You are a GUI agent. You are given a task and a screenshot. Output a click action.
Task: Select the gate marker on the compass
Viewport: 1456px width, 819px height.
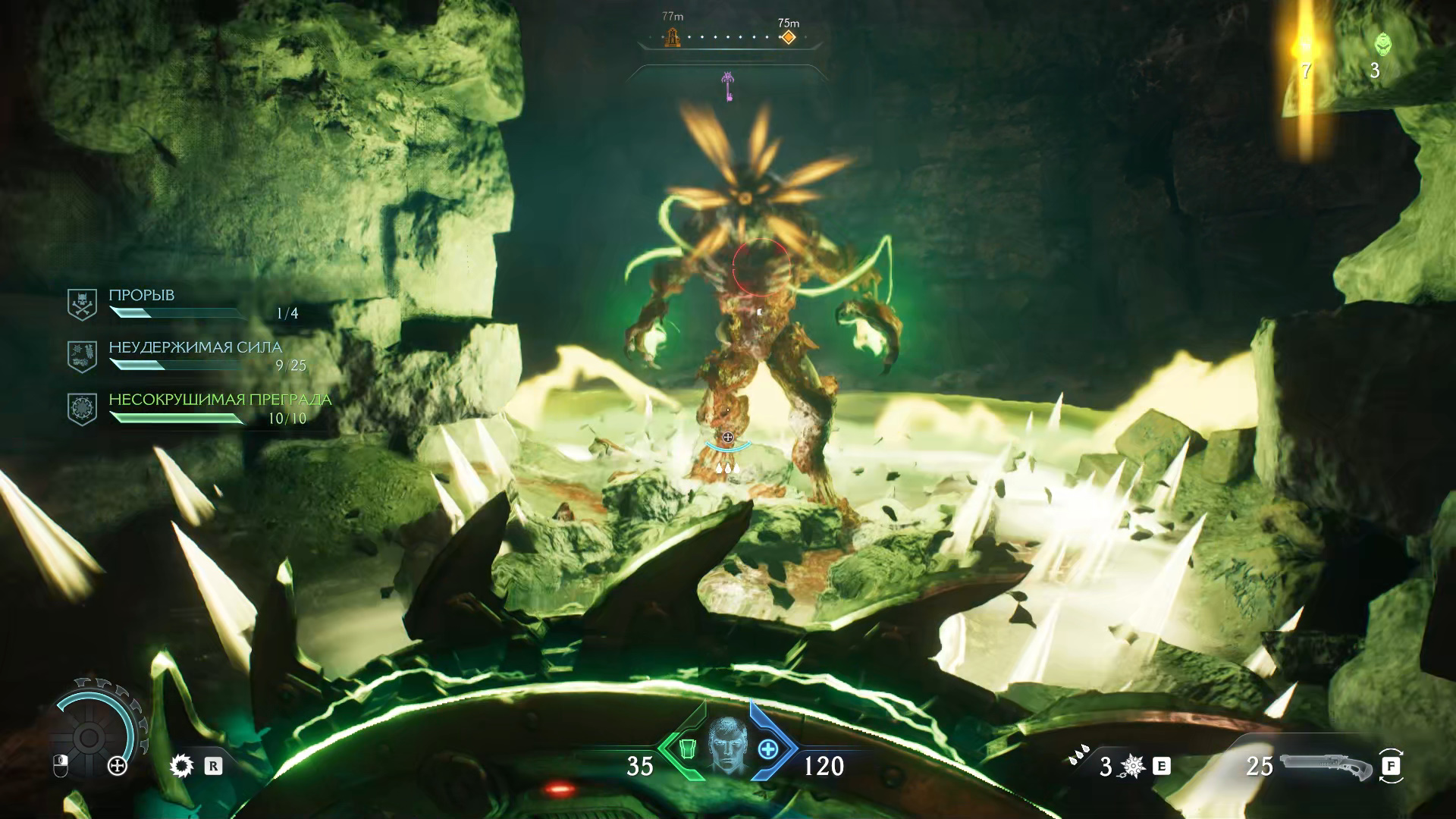coord(672,37)
